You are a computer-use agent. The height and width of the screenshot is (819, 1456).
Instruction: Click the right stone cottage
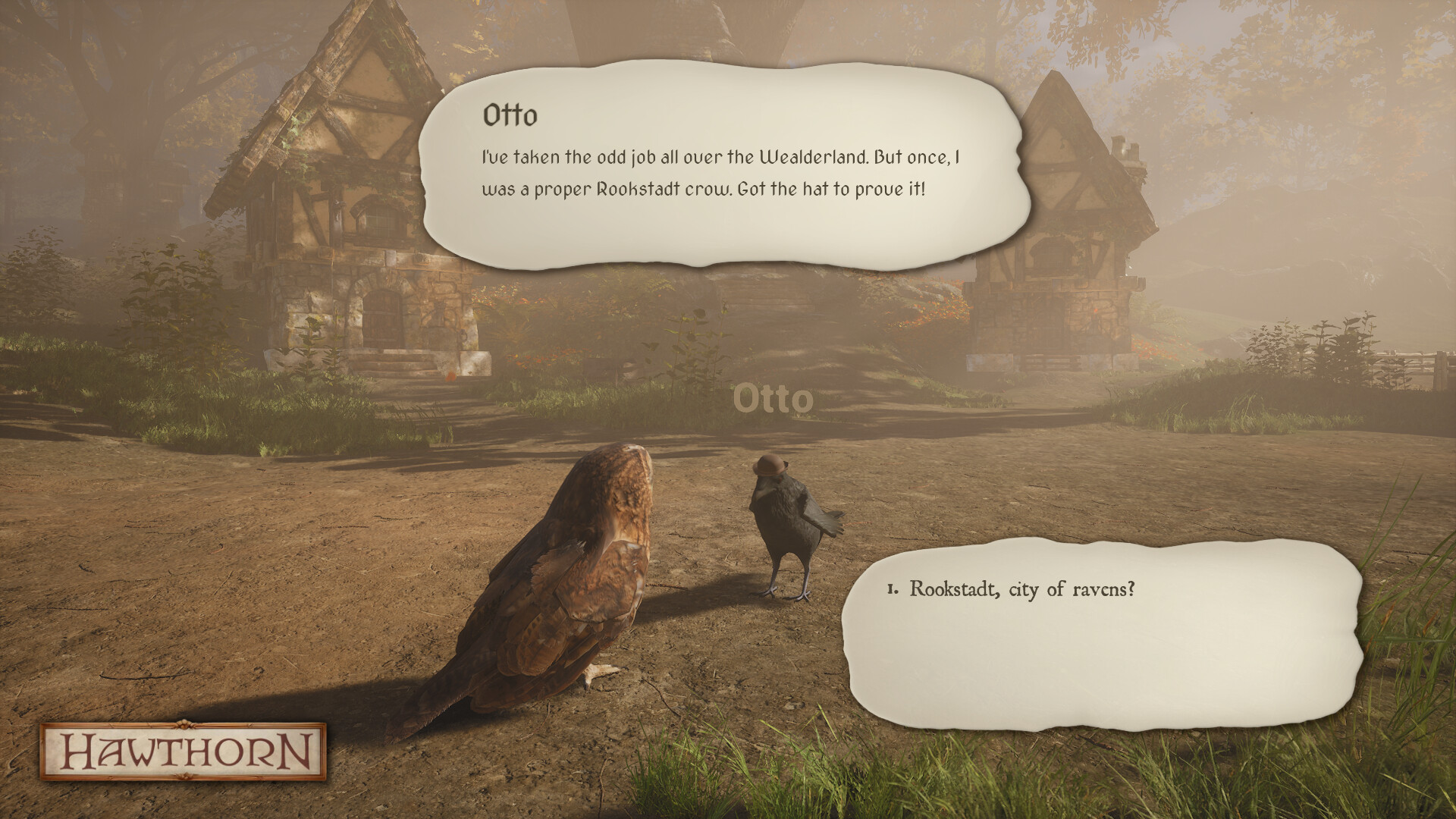click(1062, 227)
